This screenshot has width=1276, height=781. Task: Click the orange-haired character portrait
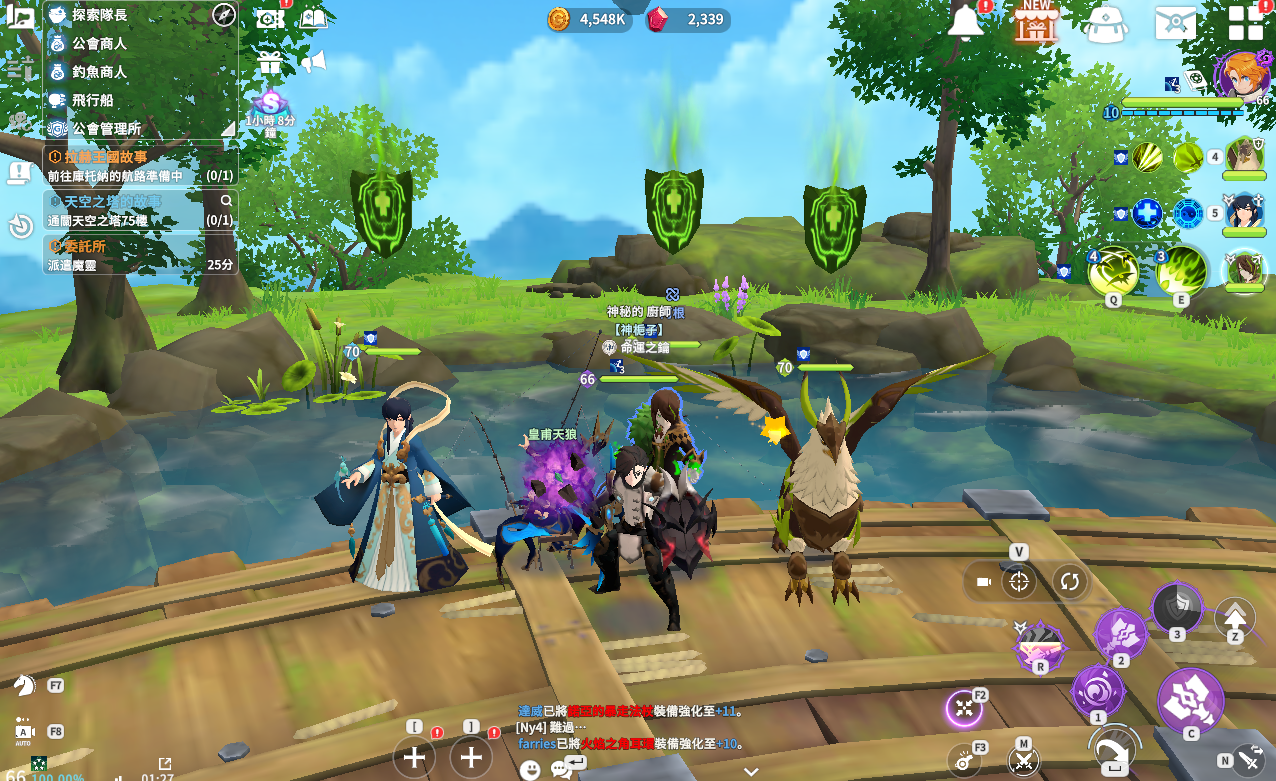pos(1242,75)
